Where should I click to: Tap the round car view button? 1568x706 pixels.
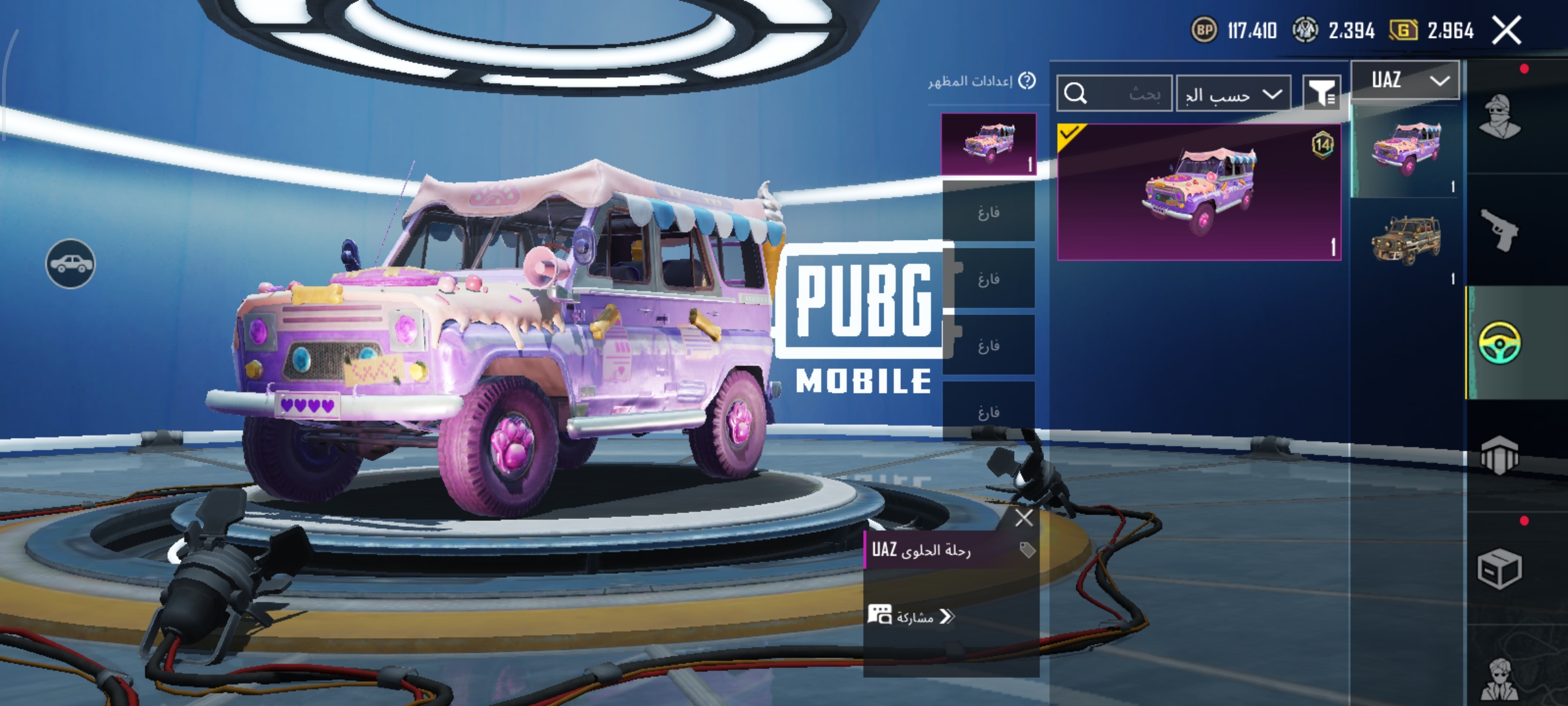(70, 264)
